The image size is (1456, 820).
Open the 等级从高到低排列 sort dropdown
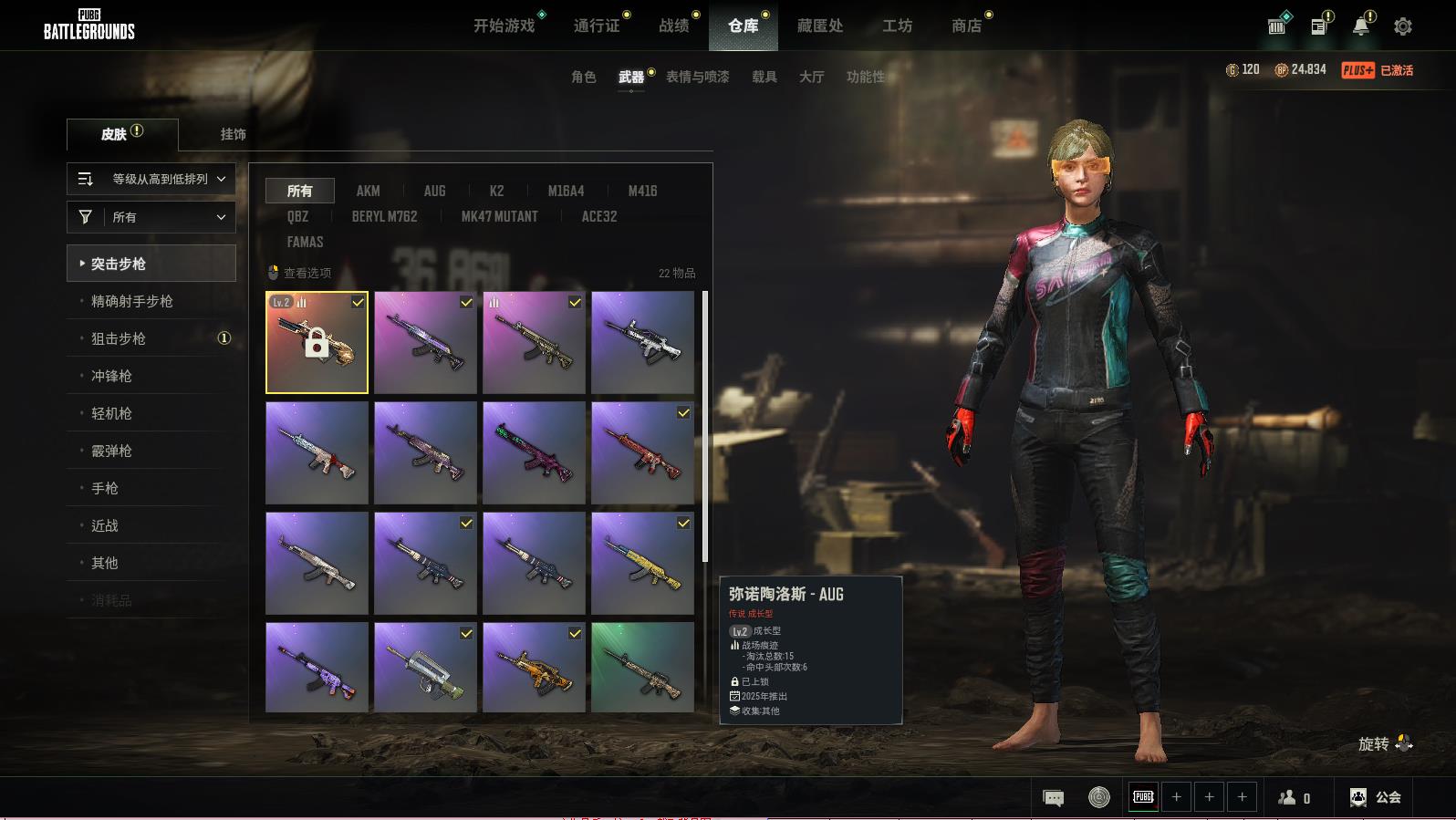point(151,179)
